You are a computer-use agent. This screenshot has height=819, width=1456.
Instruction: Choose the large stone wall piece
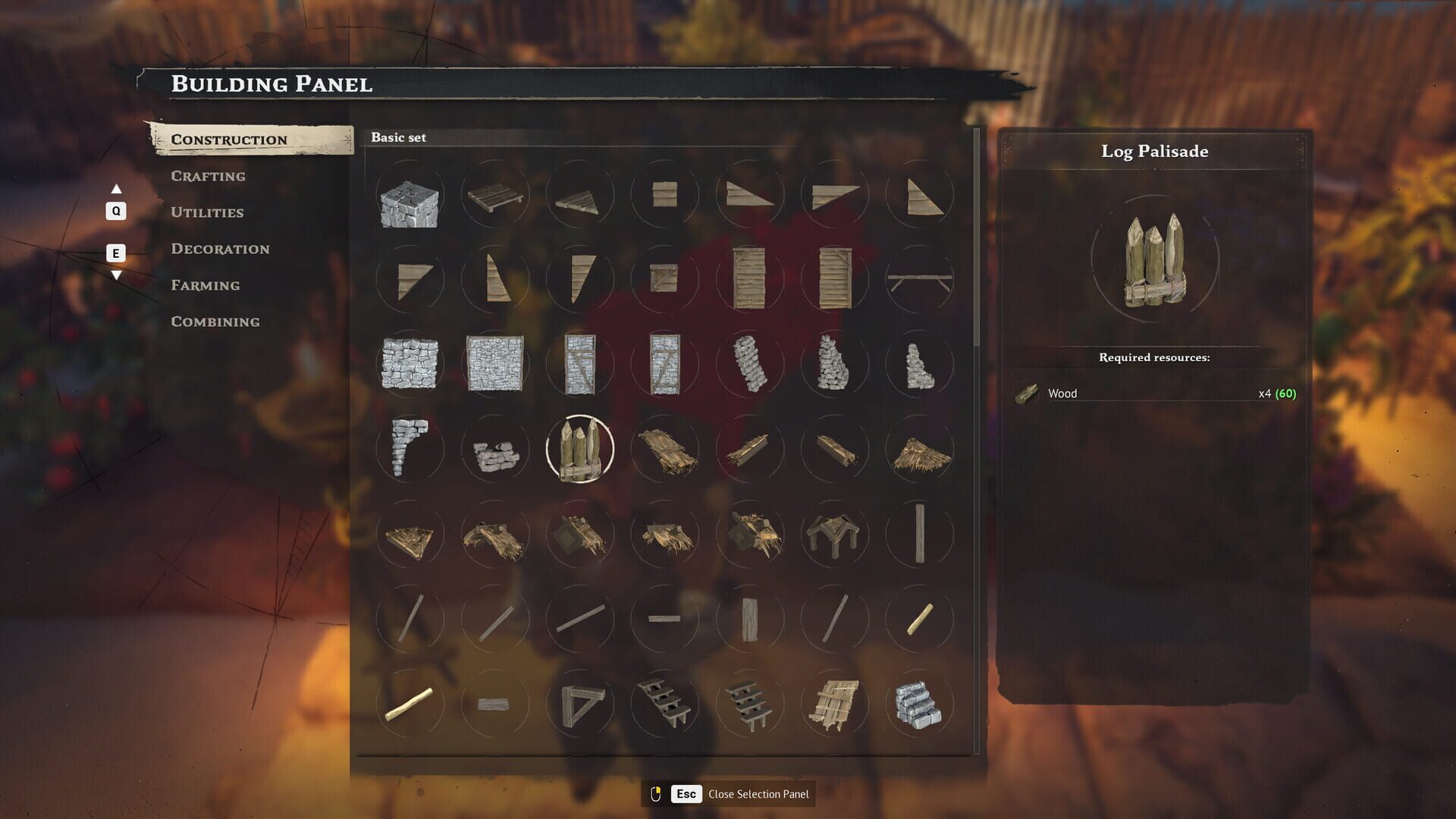(x=494, y=364)
